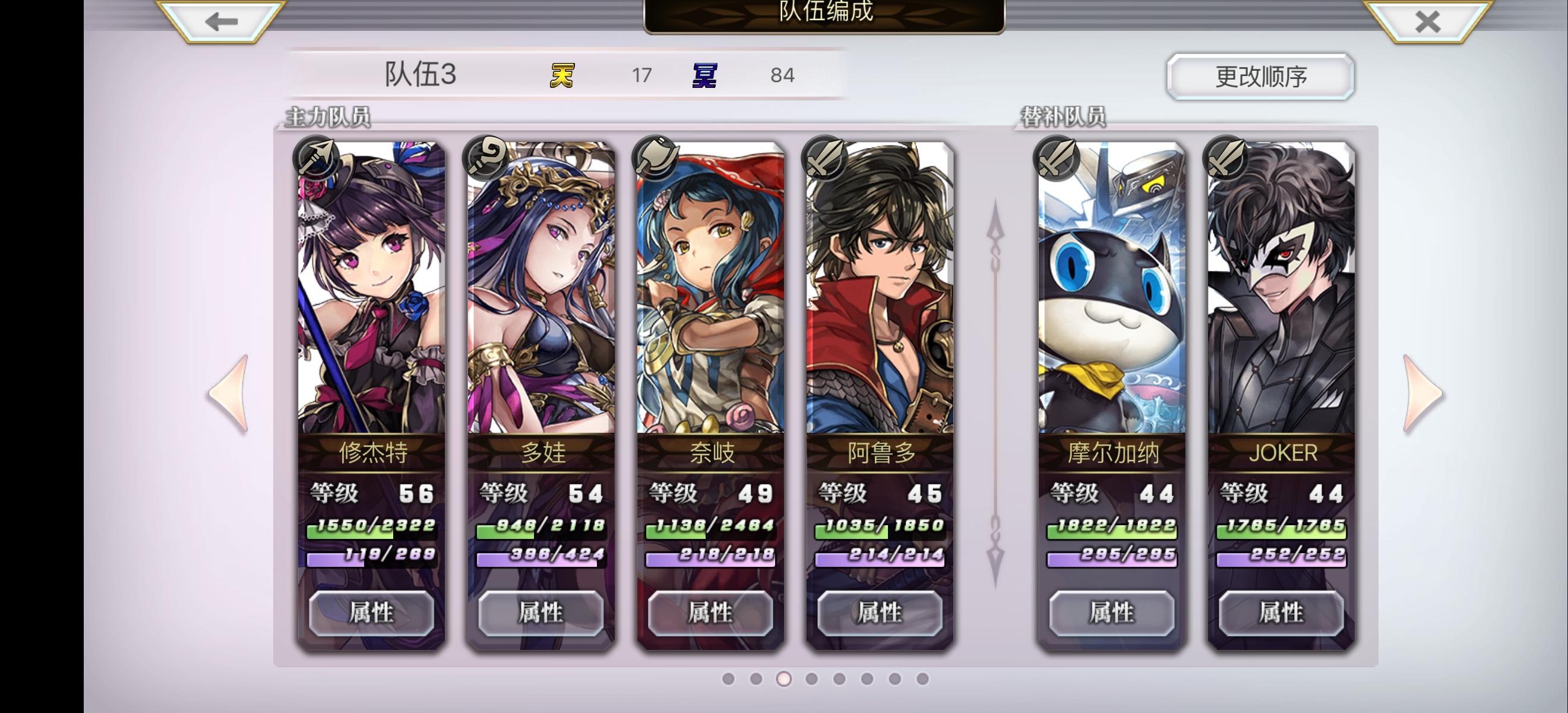
Task: Open 属性 details for JOKER
Action: (x=1278, y=614)
